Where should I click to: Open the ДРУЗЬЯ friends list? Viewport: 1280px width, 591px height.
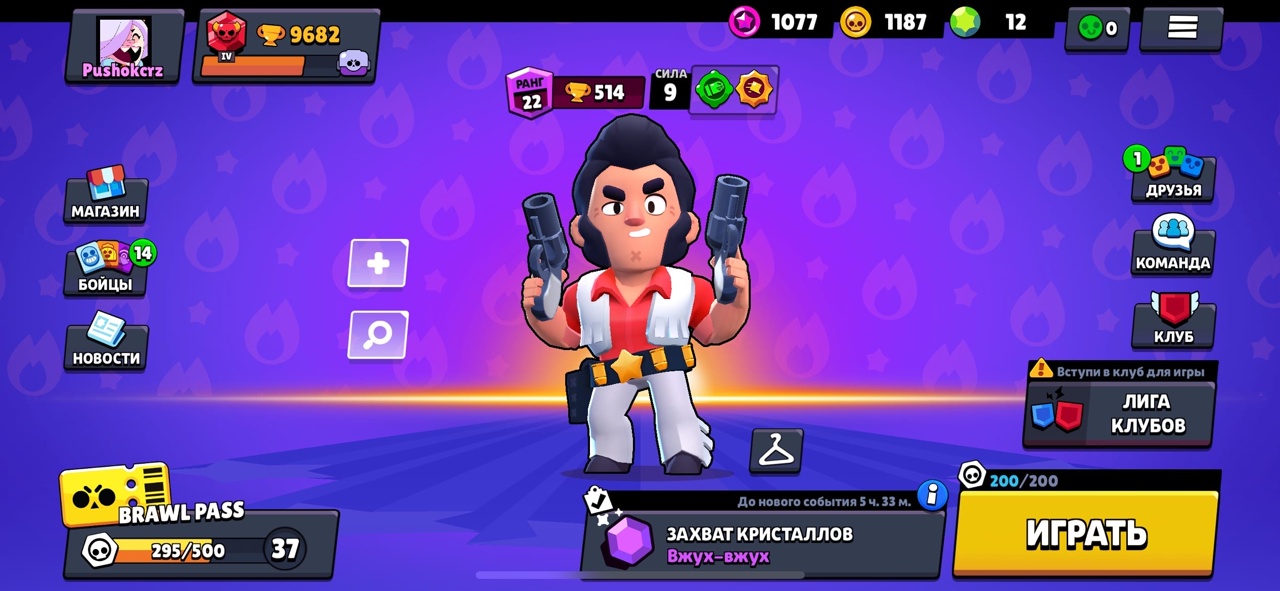[1173, 174]
